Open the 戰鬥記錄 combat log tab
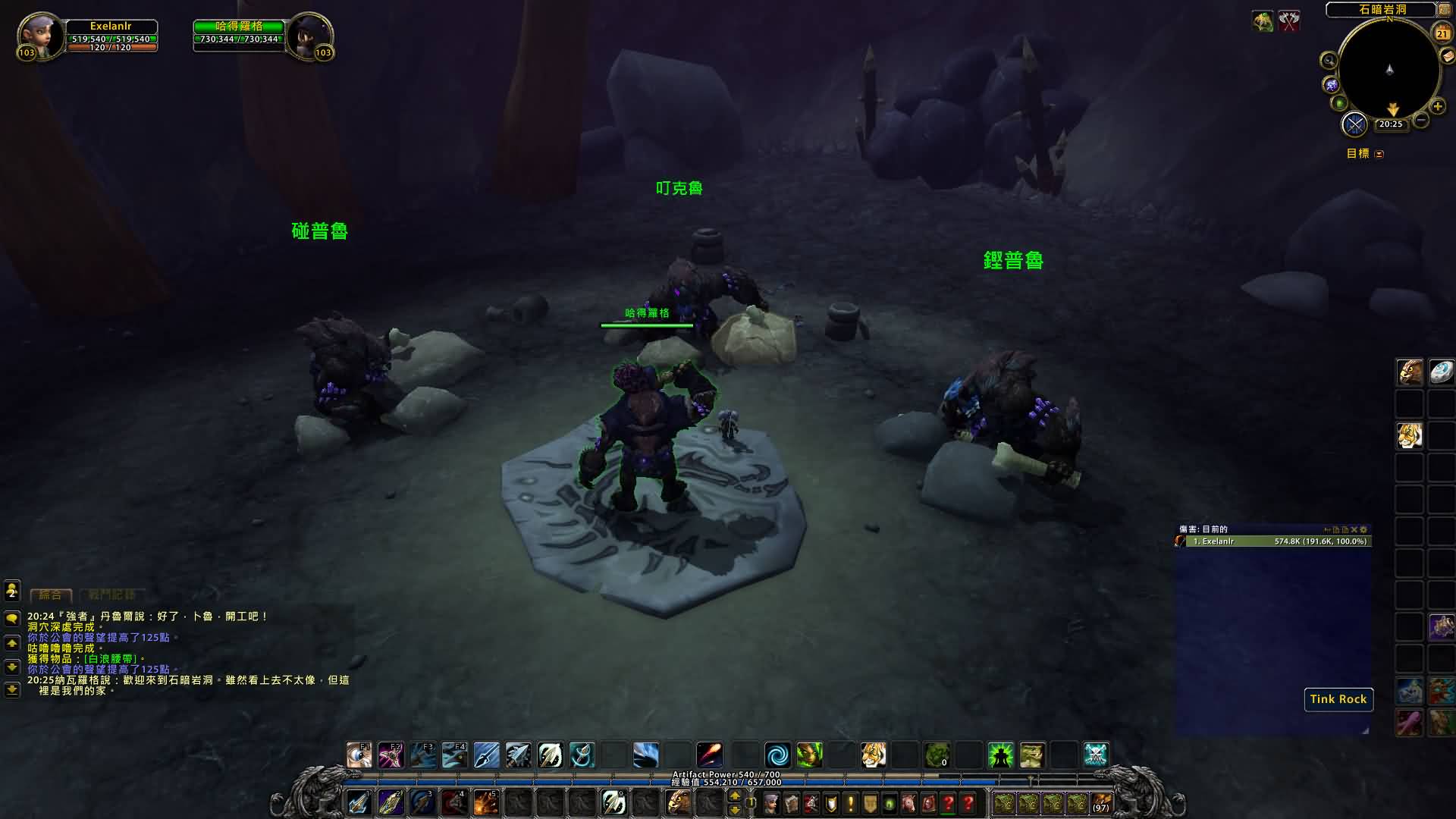The height and width of the screenshot is (819, 1456). tap(111, 595)
